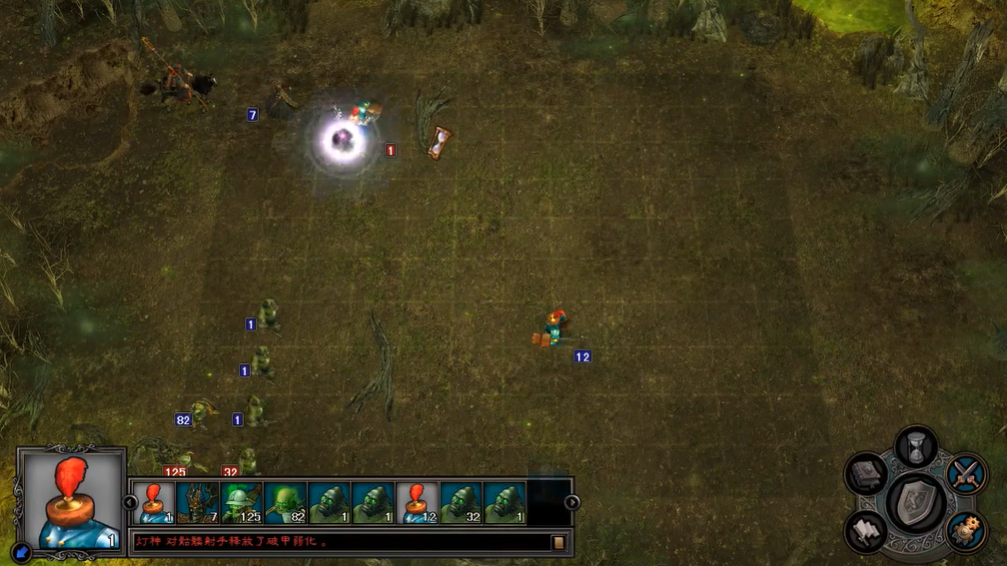Advance the initiative bar with the right arrow

(572, 502)
